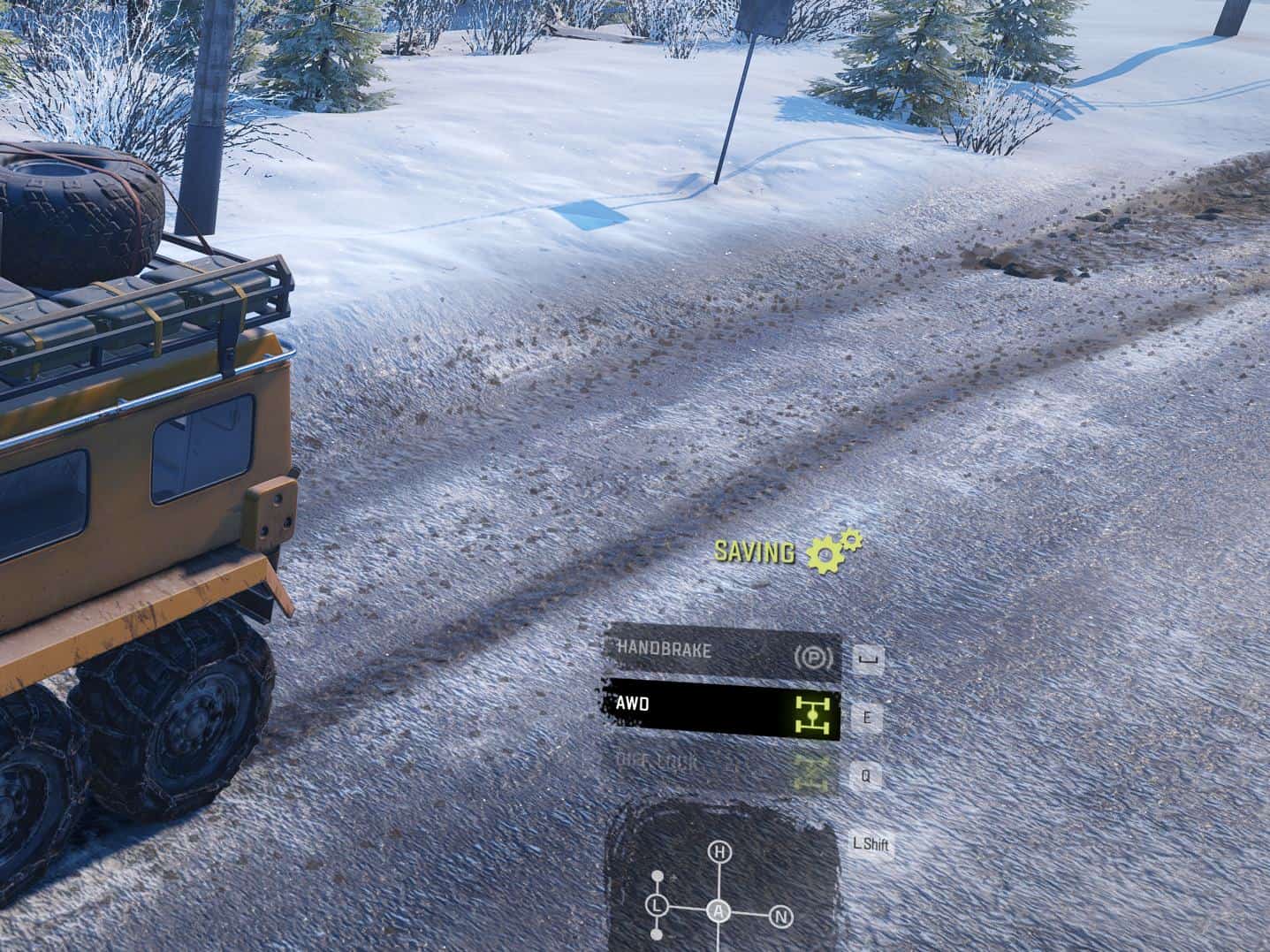Viewport: 1270px width, 952px height.
Task: Choose Automatic (A) on the gear shifter
Action: pos(719,912)
